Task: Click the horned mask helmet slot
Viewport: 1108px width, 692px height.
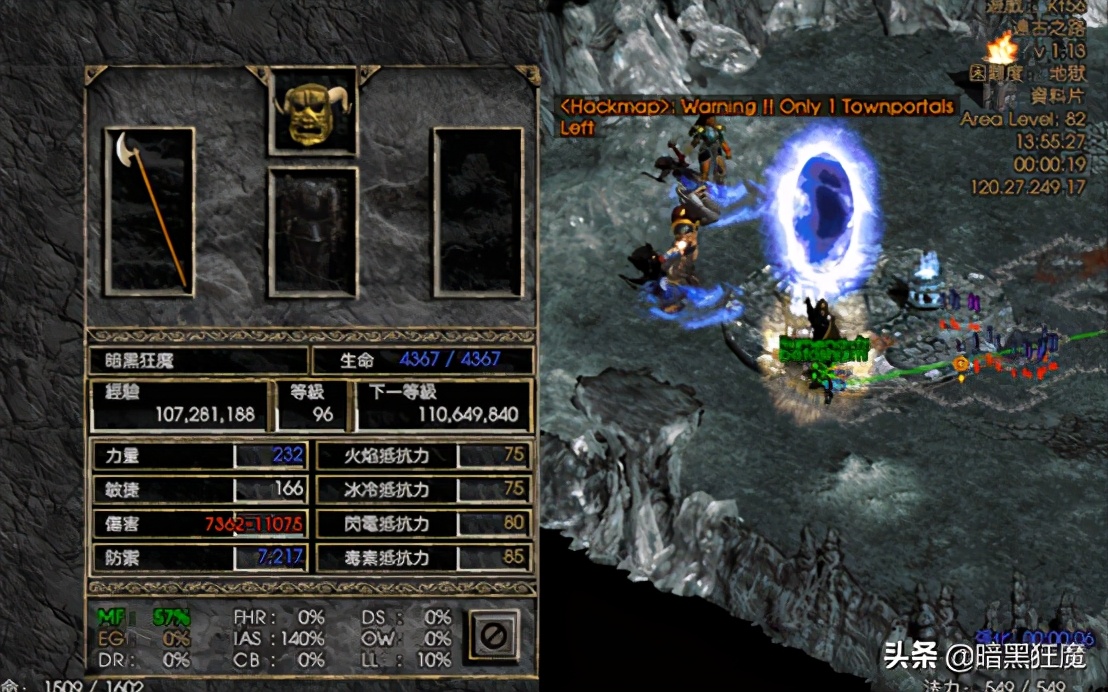Action: click(x=312, y=111)
